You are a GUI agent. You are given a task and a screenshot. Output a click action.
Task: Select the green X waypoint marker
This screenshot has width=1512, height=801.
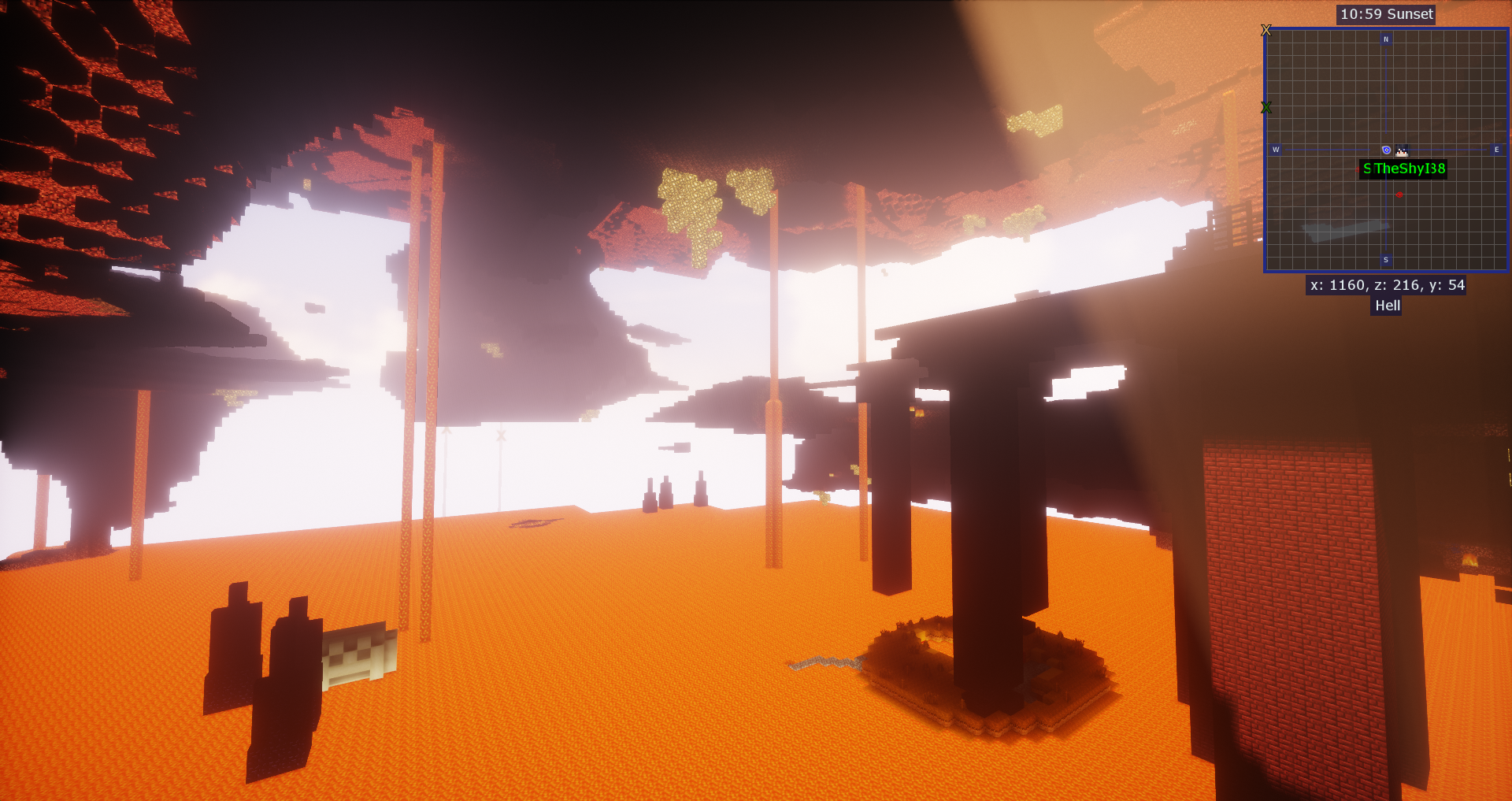1266,107
